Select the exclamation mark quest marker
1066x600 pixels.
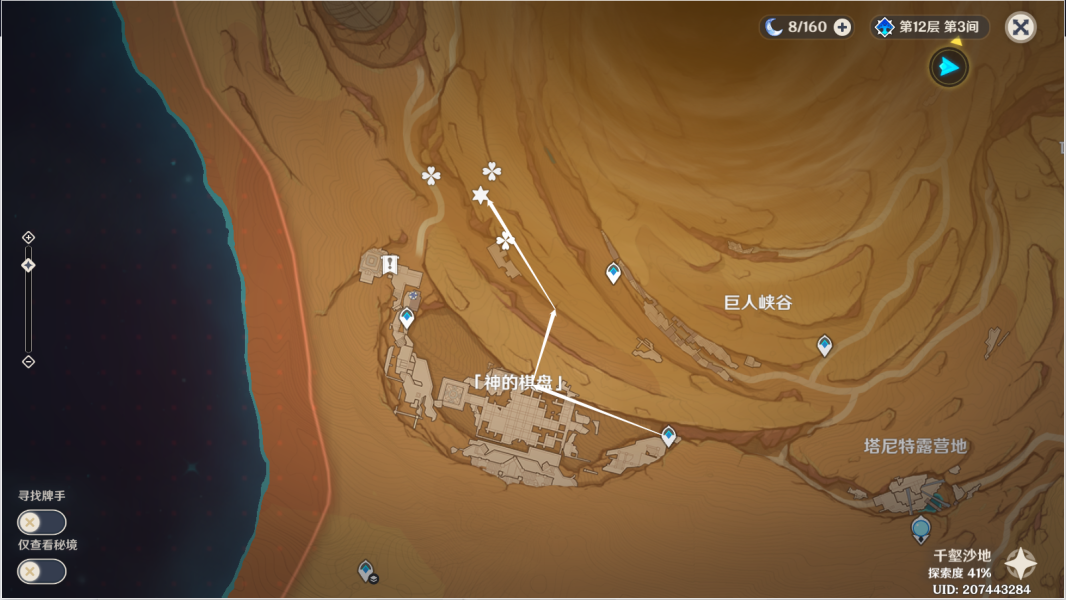(x=388, y=264)
